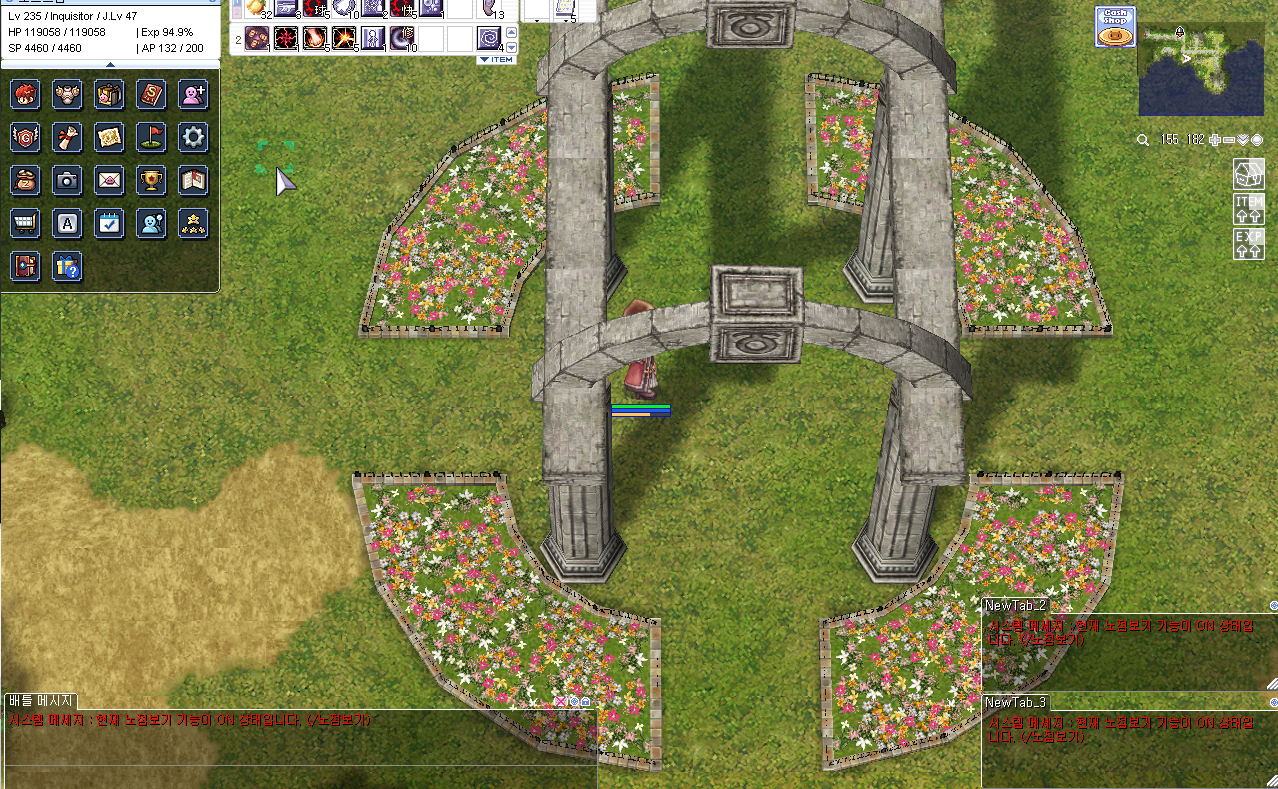Click the minimap magnifying glass icon

tap(1143, 140)
